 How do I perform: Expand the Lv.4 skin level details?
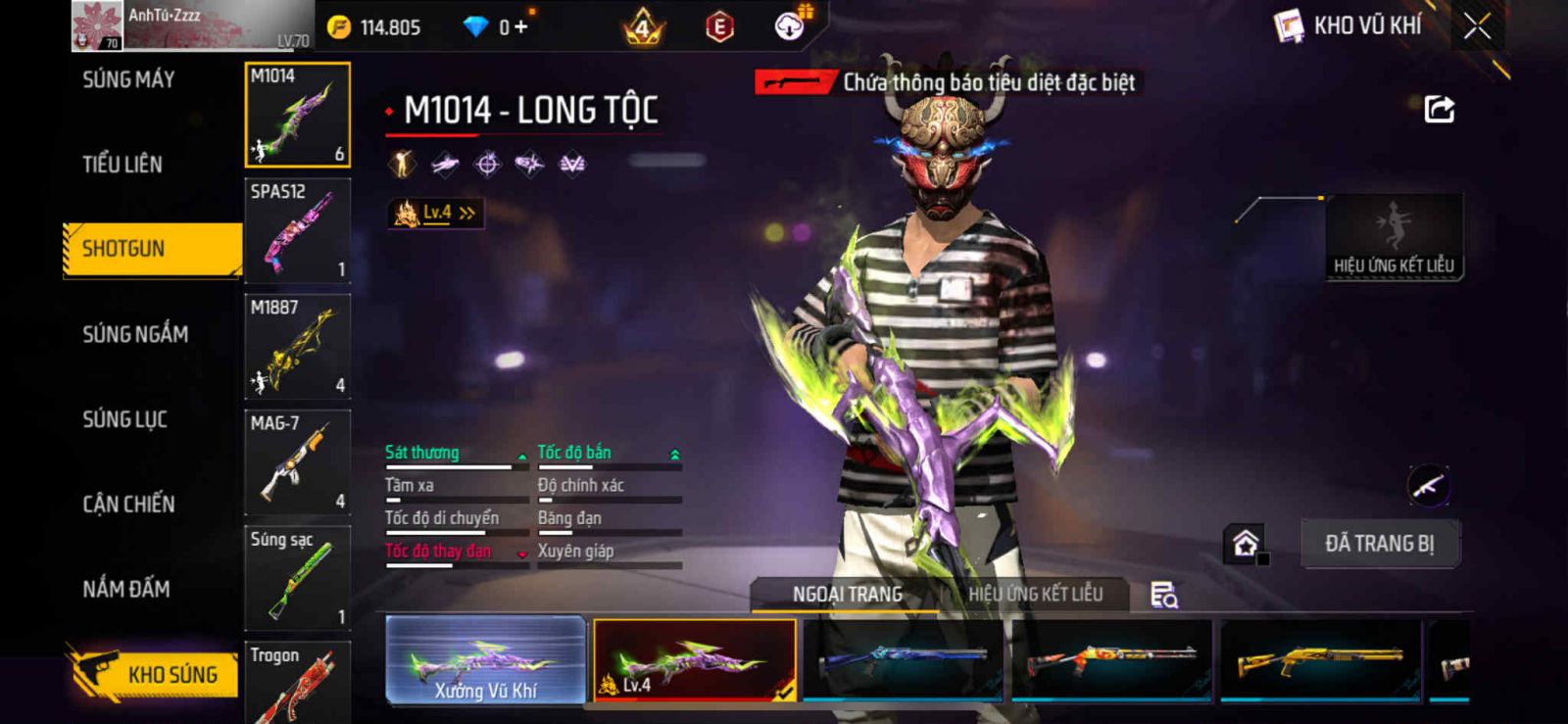[436, 213]
